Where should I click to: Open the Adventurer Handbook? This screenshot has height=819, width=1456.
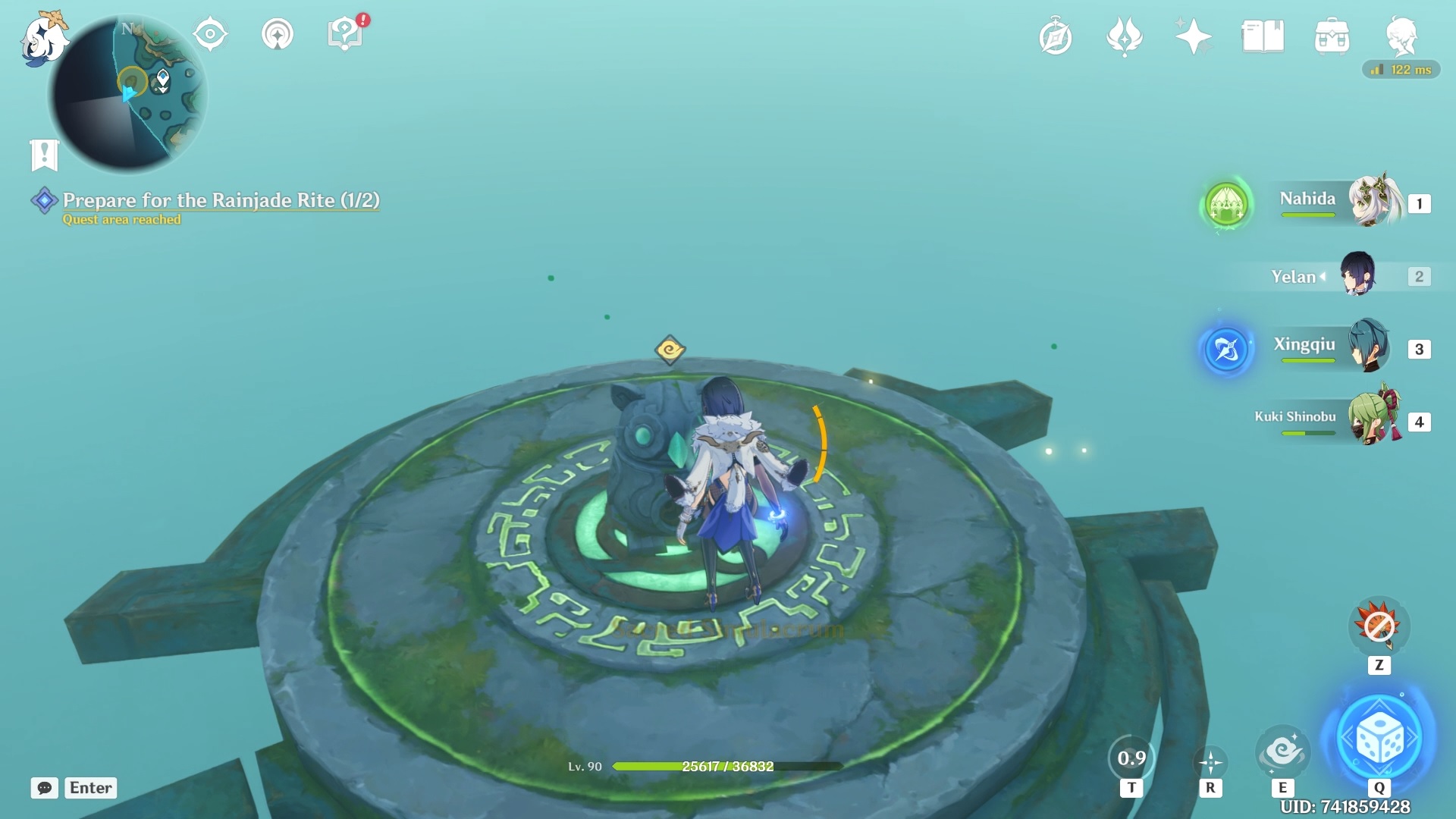[x=1261, y=34]
